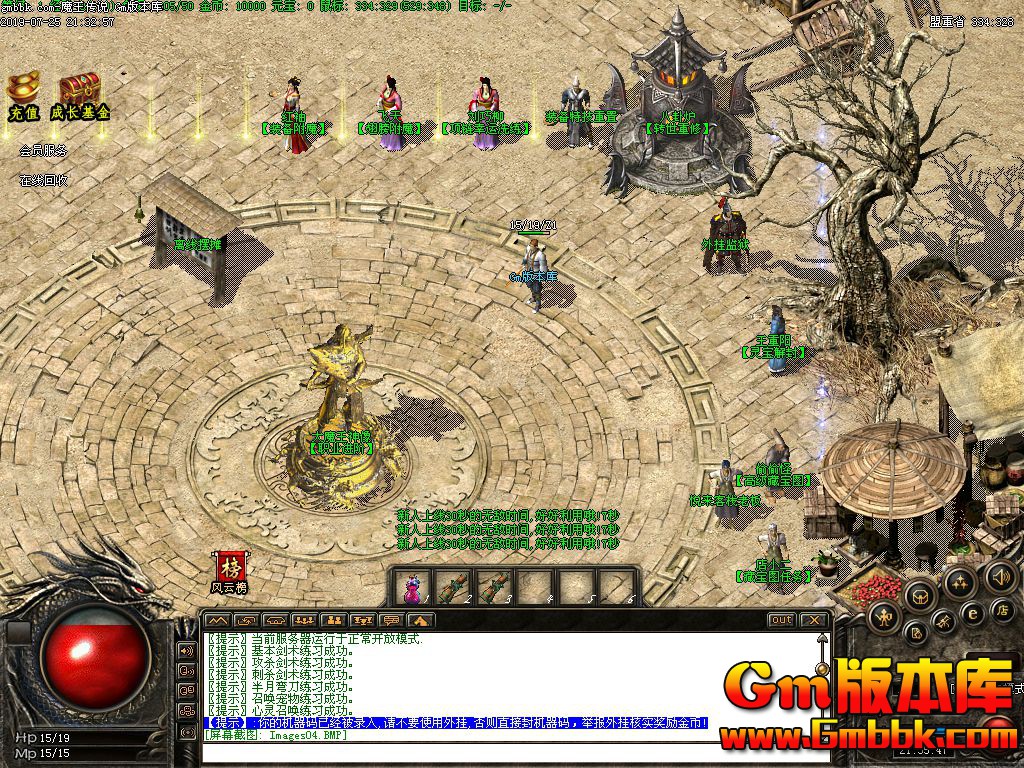1024x768 pixels.
Task: Open the 会员服务 member services link
Action: (x=43, y=151)
